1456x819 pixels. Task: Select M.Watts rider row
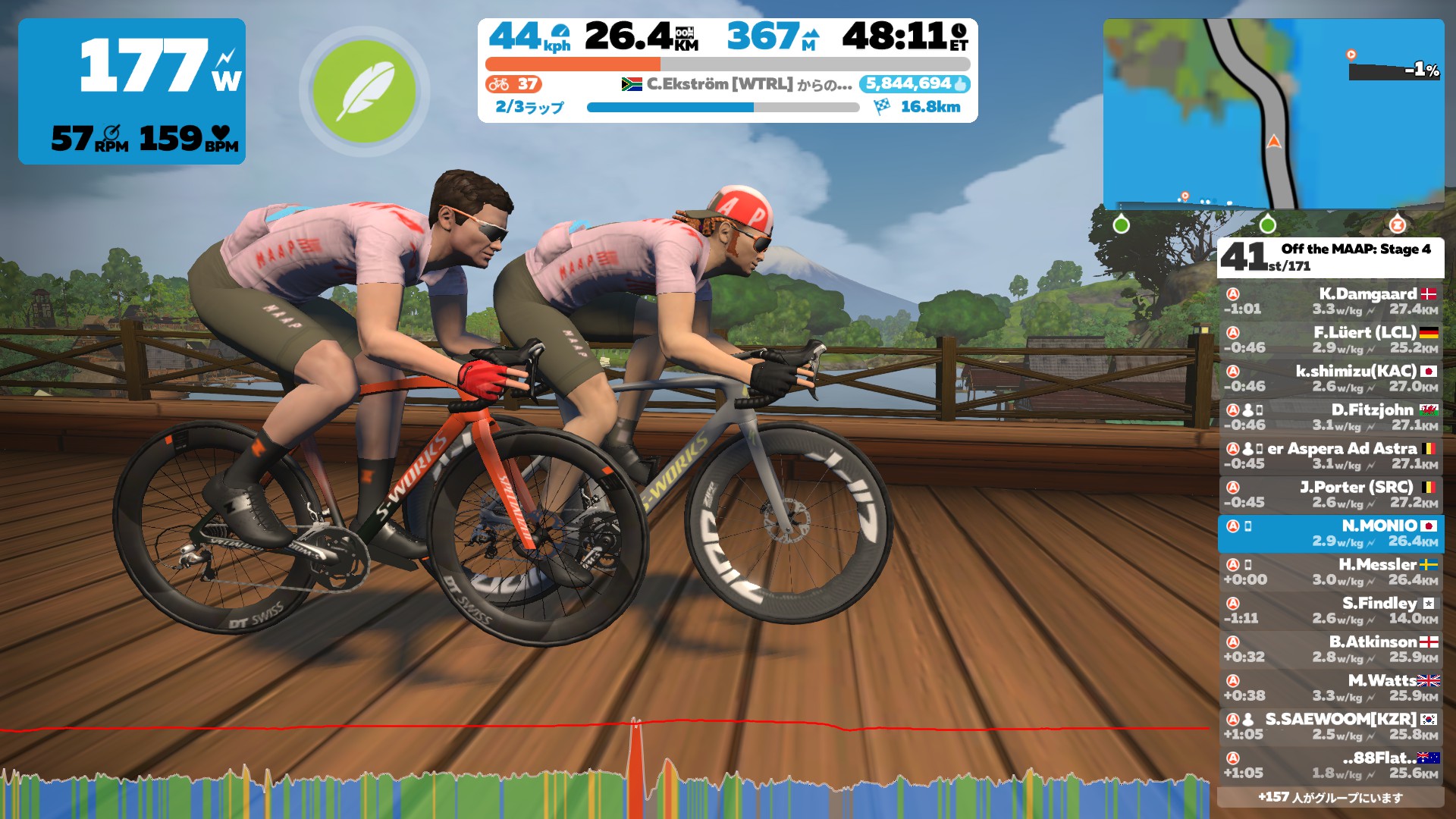point(1331,688)
